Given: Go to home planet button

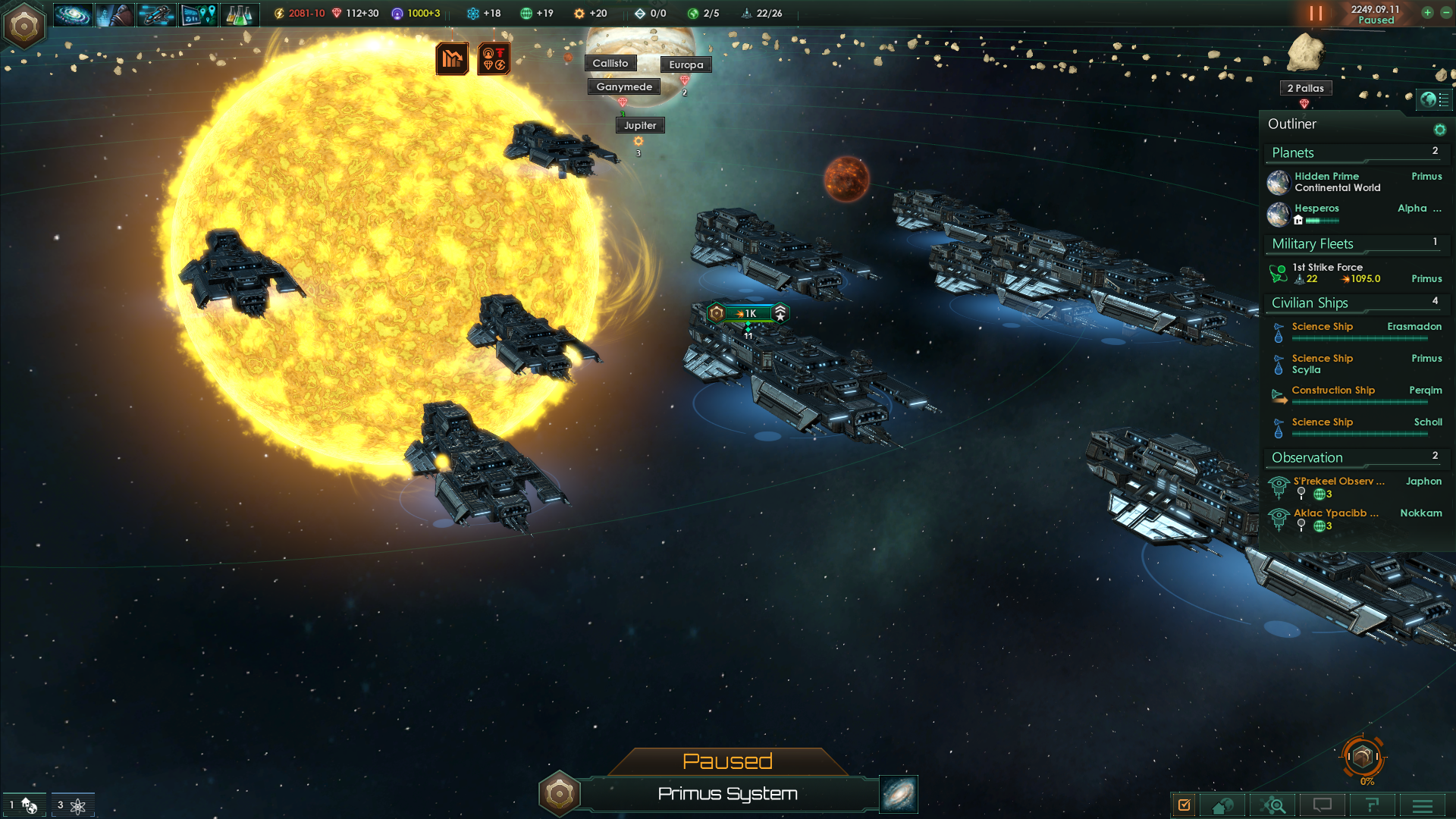Looking at the screenshot, I should 1222,805.
